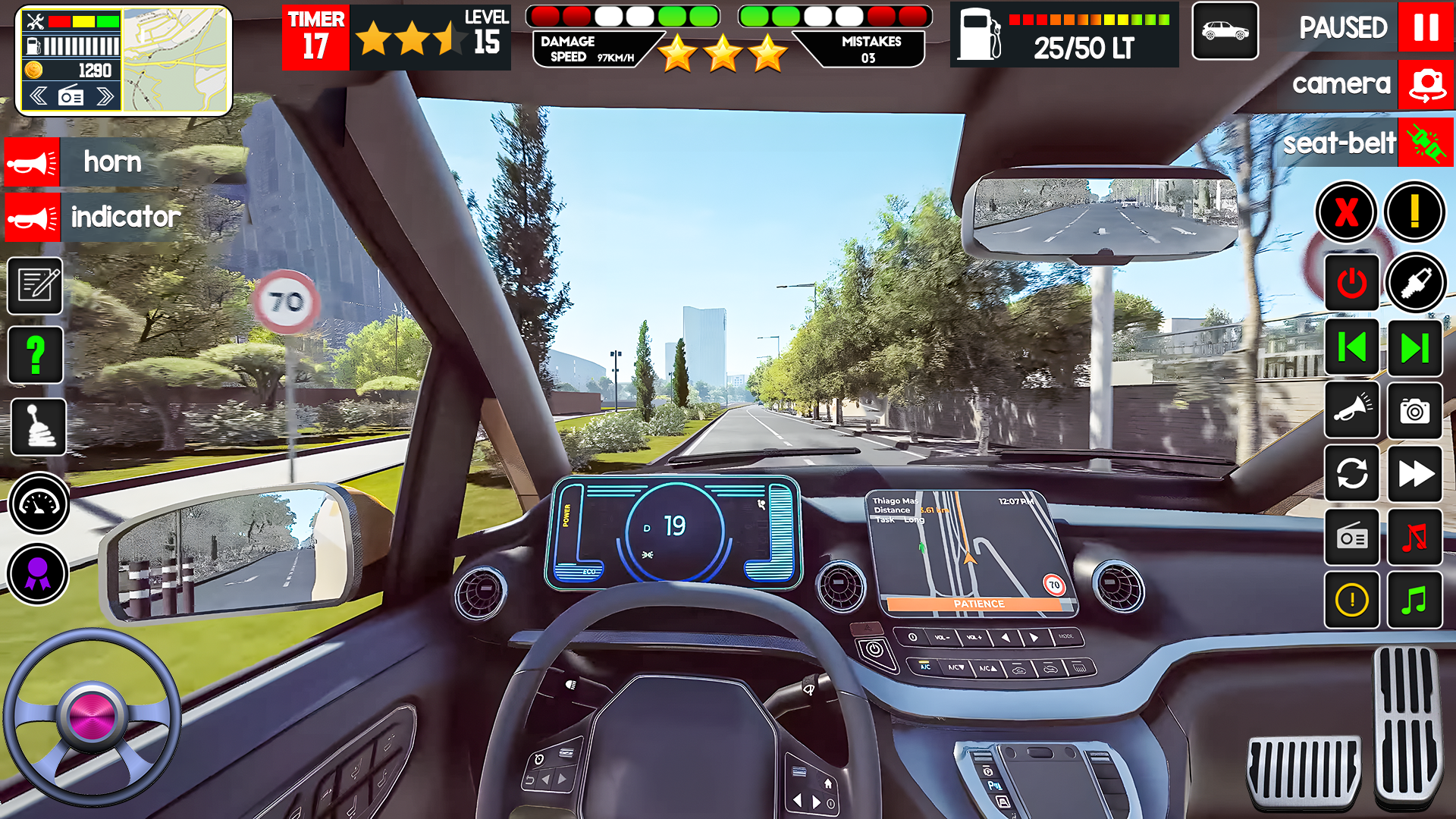Open help with the green question mark
Viewport: 1456px width, 819px height.
point(36,354)
